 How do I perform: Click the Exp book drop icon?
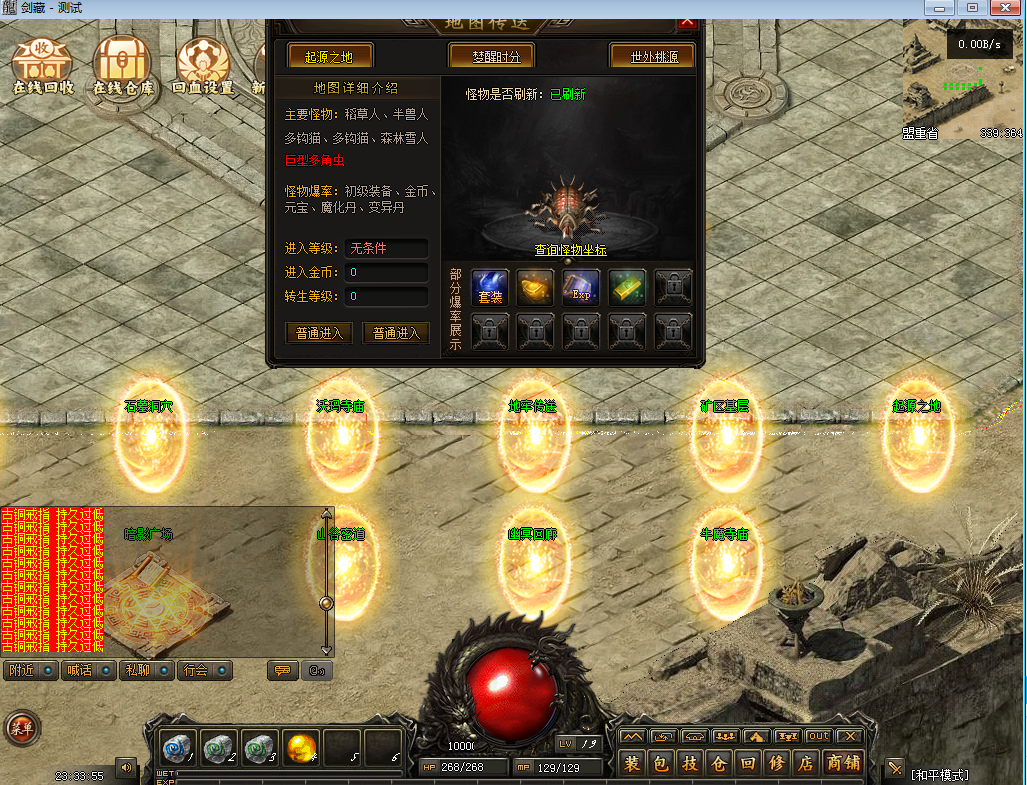click(x=581, y=289)
